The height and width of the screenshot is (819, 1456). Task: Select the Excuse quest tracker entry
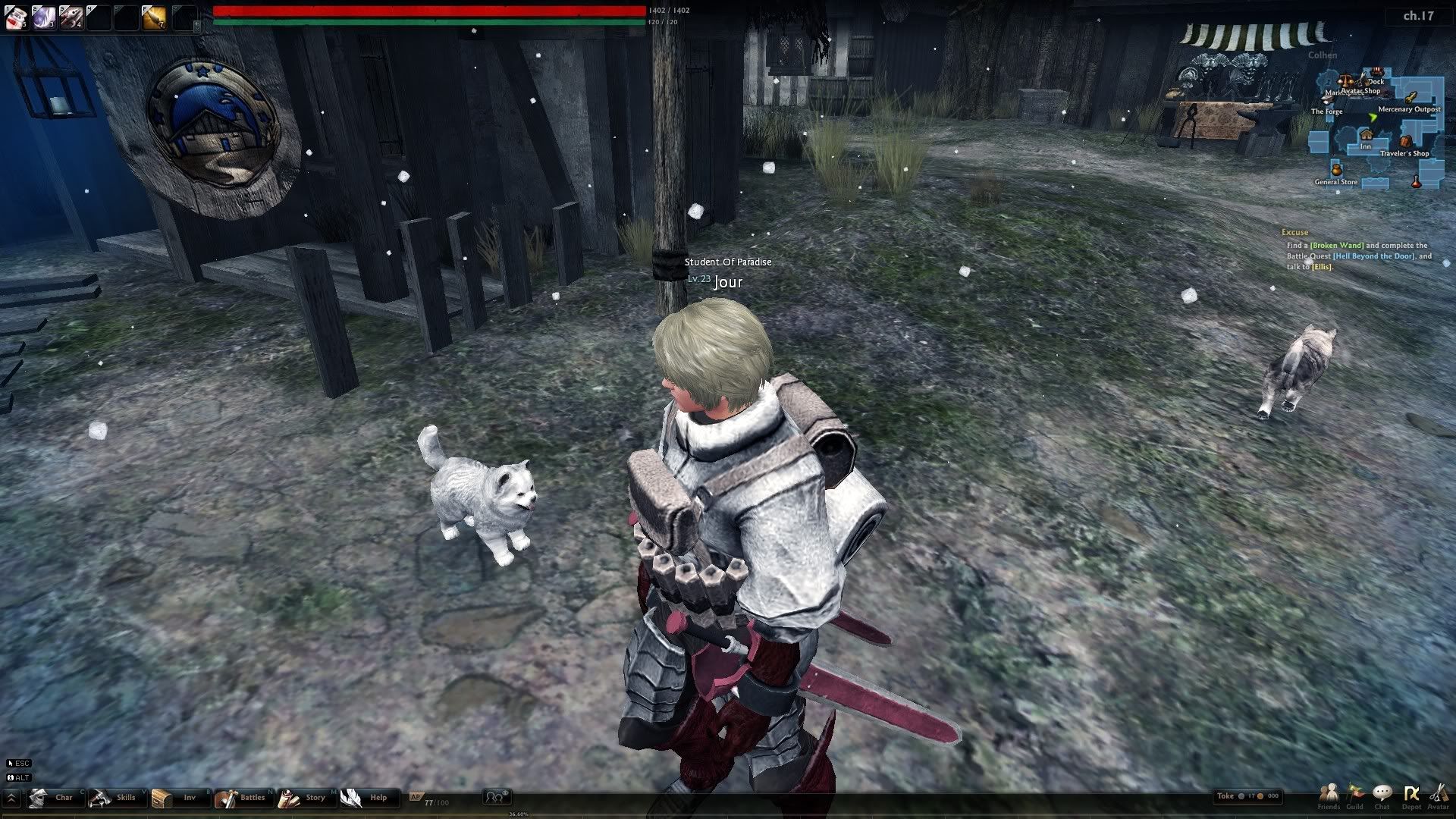(1294, 232)
